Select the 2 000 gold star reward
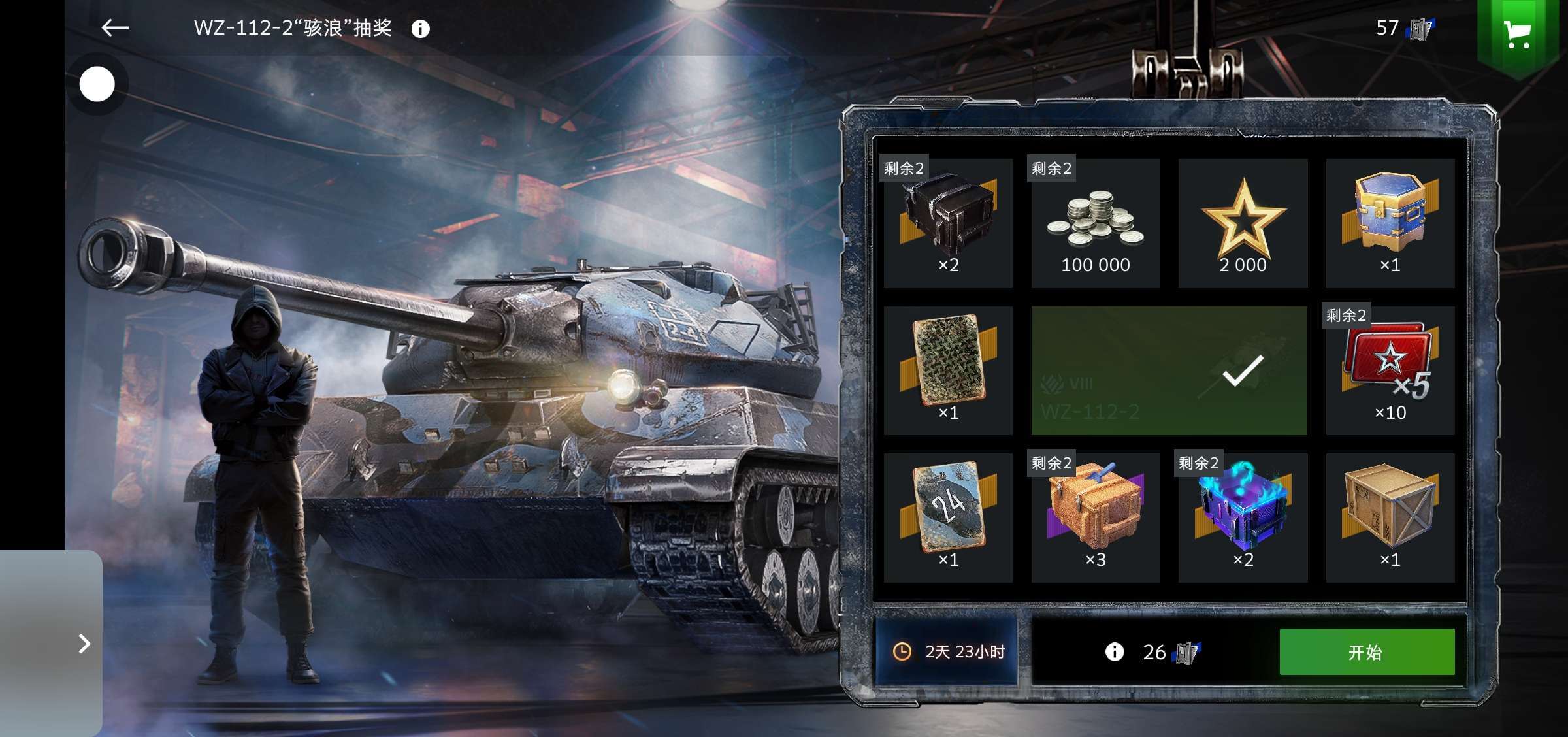 click(x=1243, y=223)
